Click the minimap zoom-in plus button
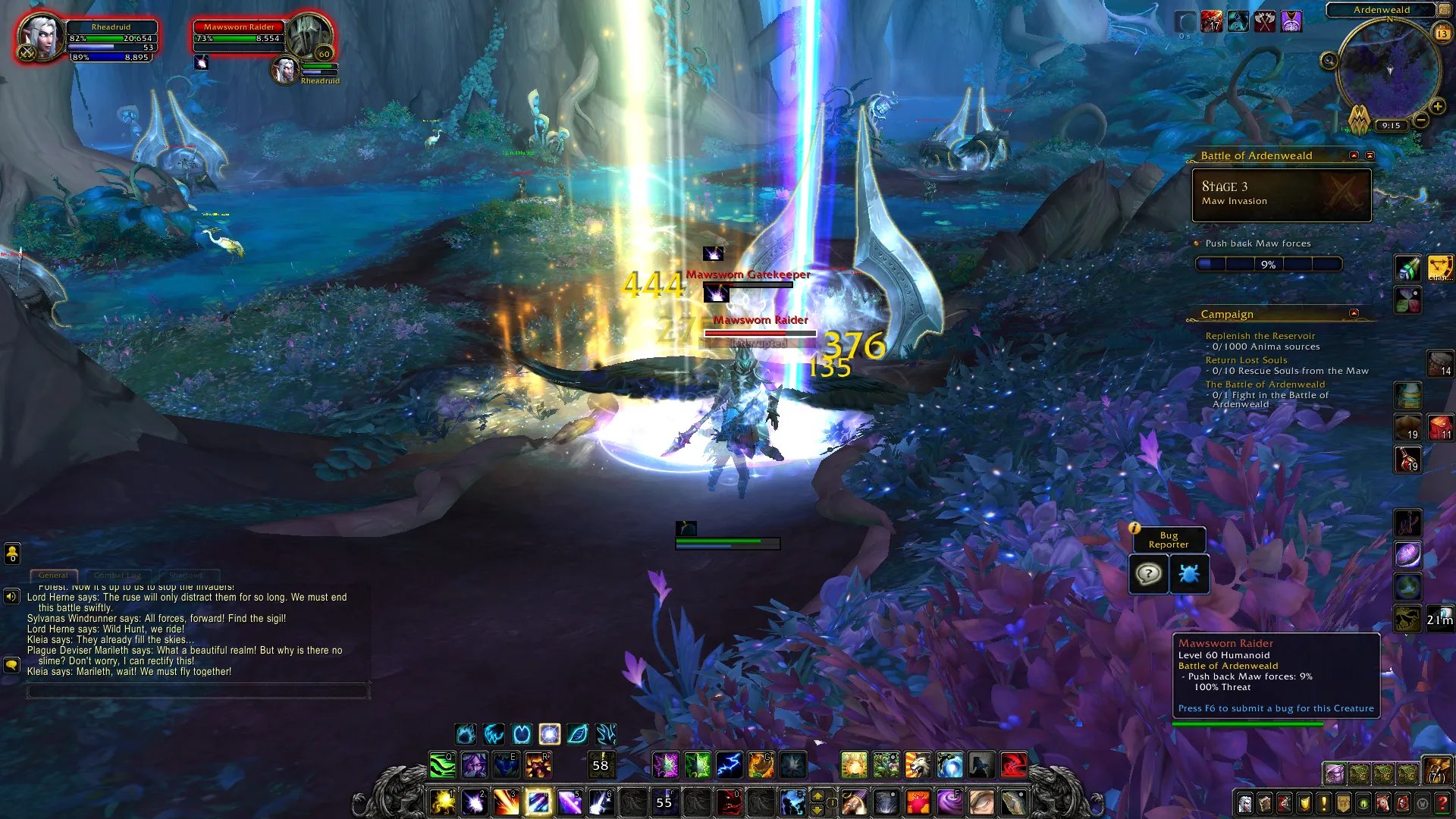Screen dimensions: 1456x819 1437,107
